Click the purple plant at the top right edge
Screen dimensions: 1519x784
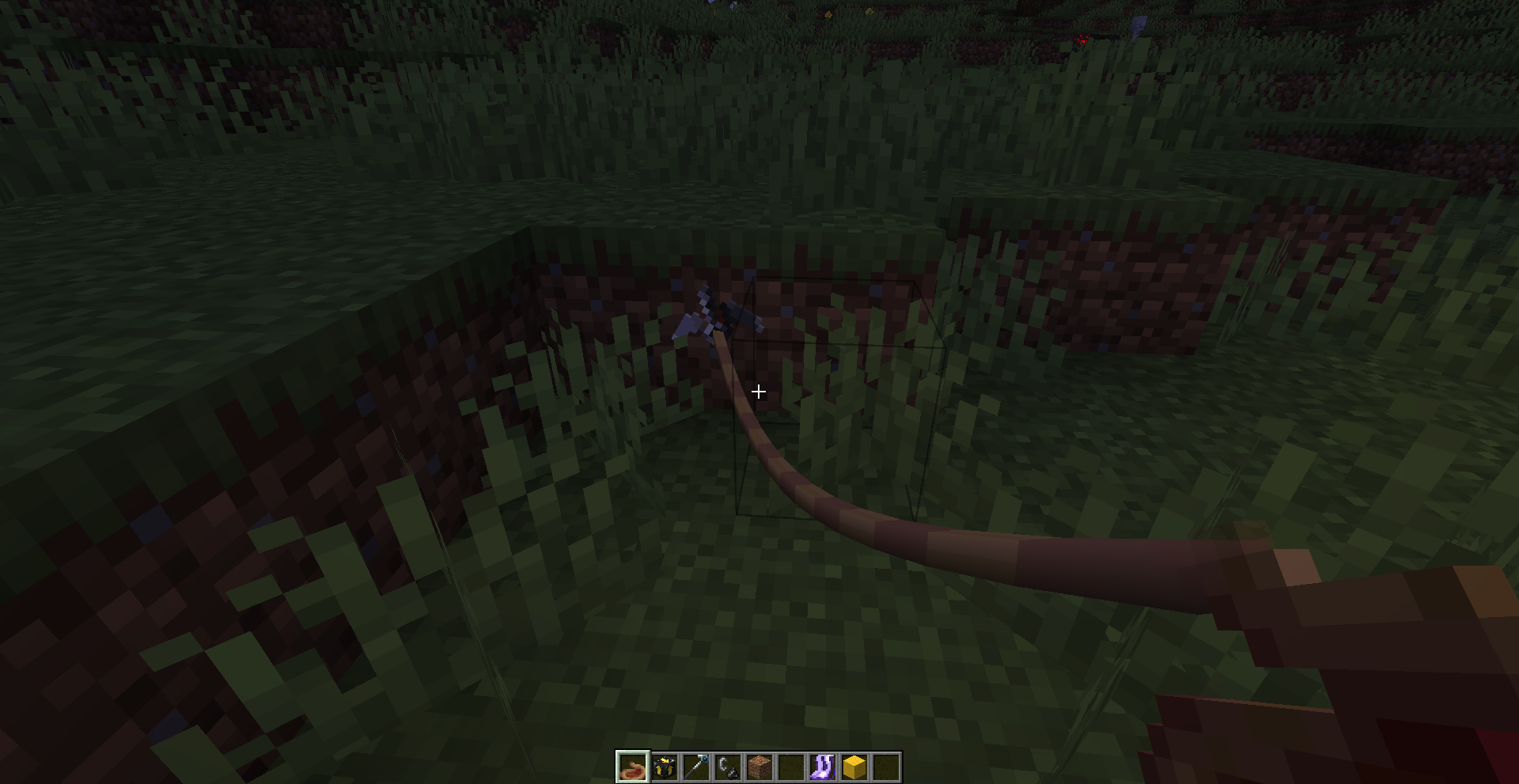pos(1138,22)
